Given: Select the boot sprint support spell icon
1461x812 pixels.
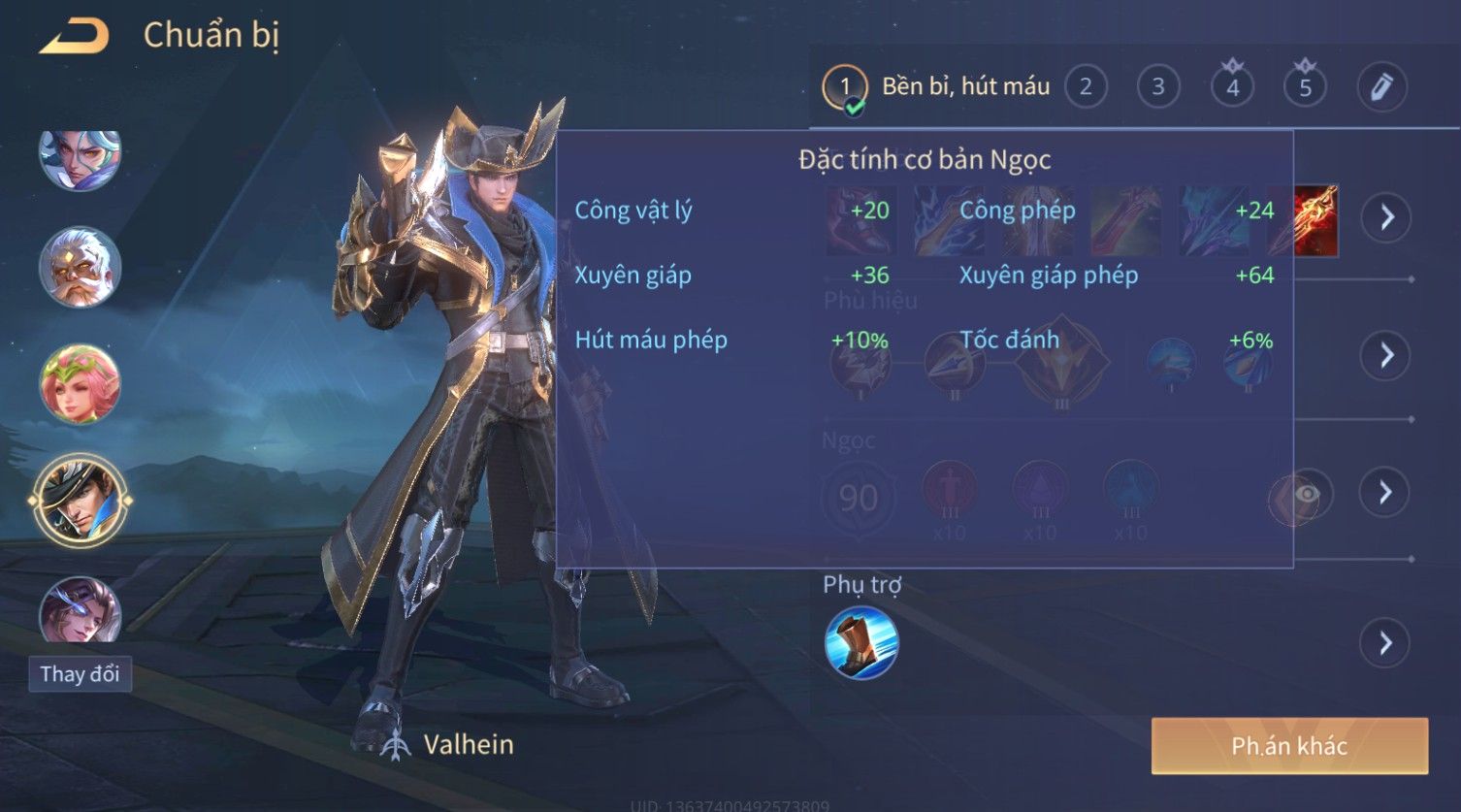Looking at the screenshot, I should [x=861, y=642].
